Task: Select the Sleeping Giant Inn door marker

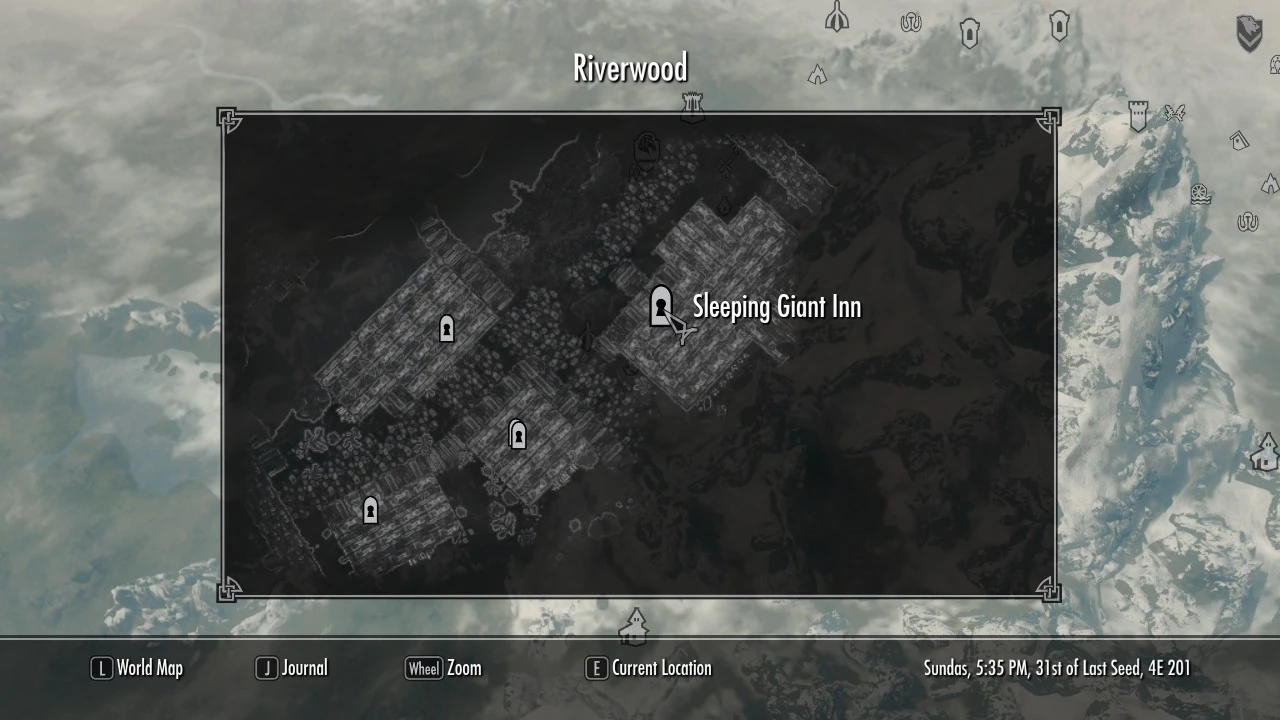Action: [660, 305]
